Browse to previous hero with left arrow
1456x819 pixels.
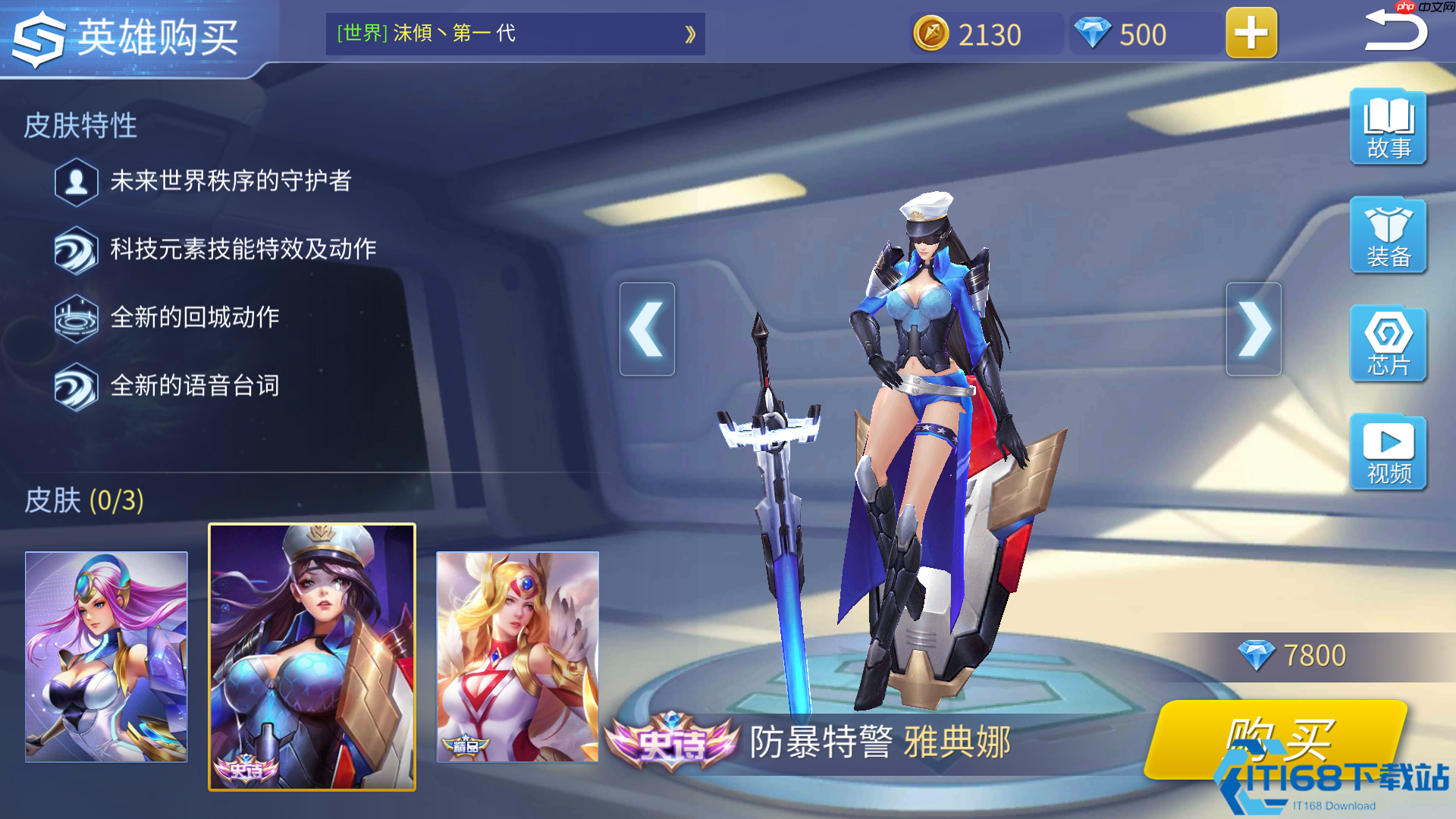(647, 328)
